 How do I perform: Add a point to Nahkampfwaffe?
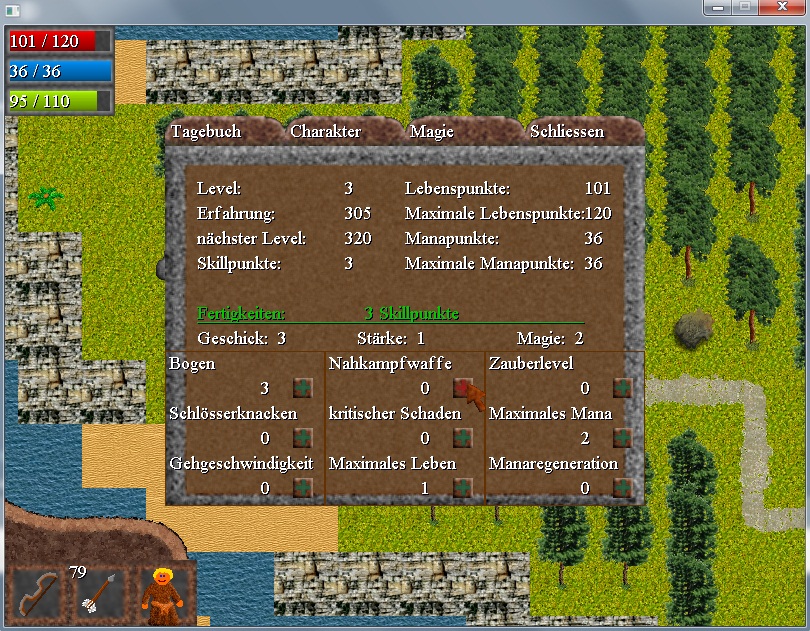pos(462,388)
